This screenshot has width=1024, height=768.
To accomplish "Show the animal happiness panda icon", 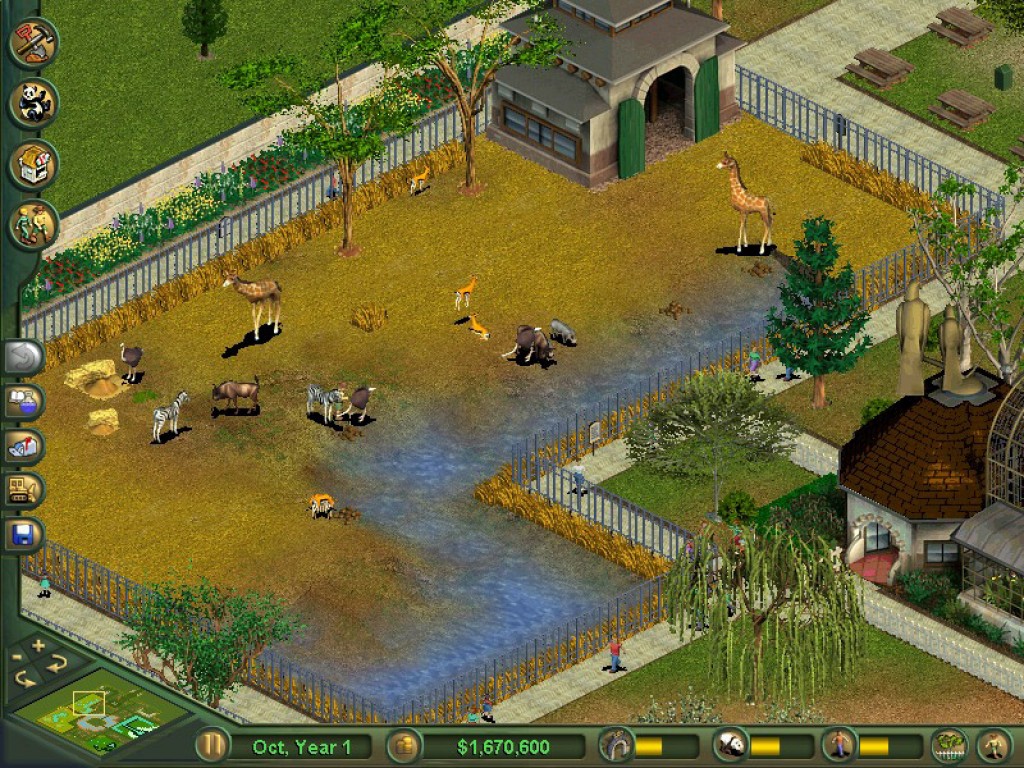I will coord(730,746).
